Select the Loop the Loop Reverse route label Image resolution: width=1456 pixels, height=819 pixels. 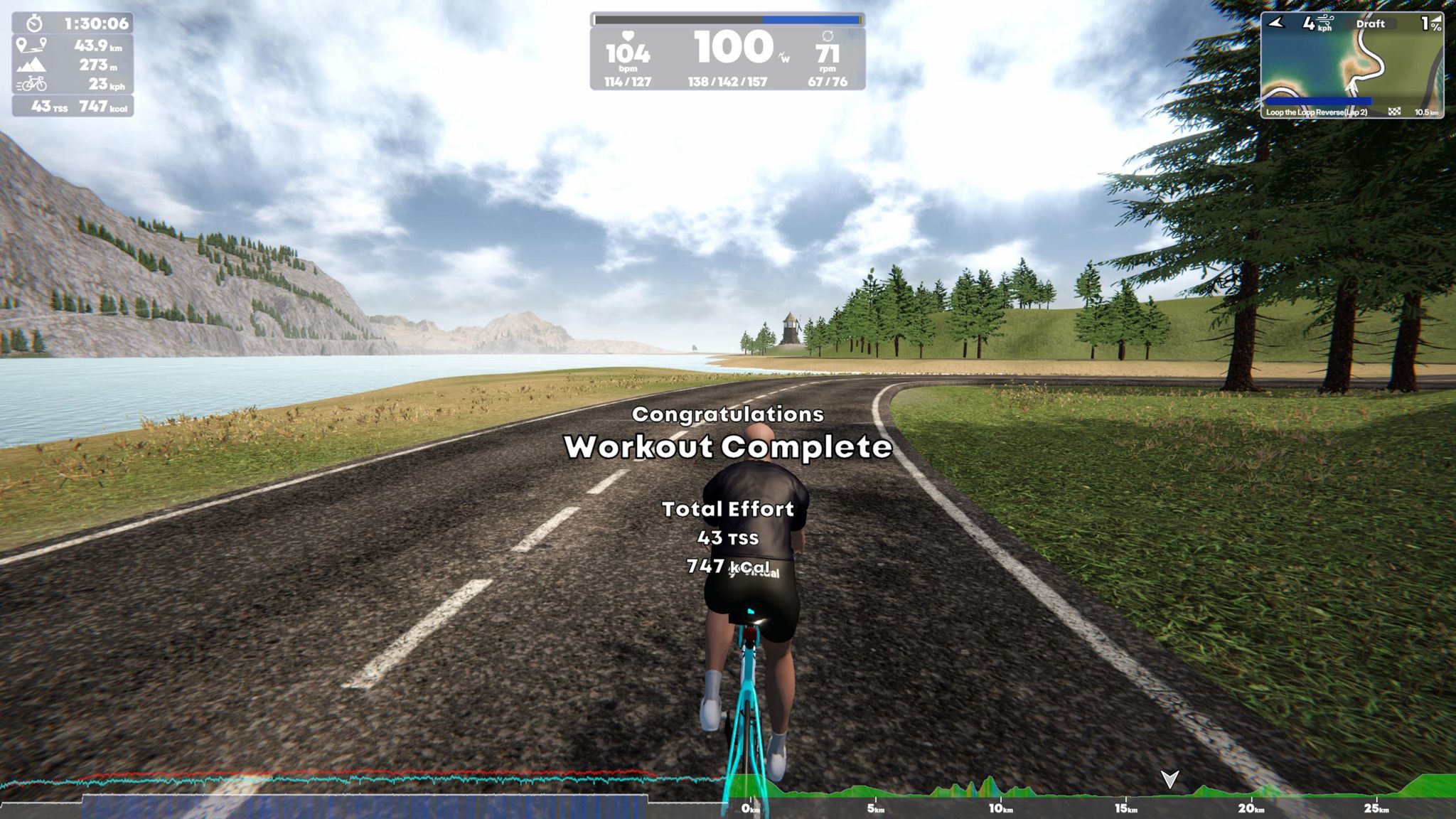coord(1315,112)
